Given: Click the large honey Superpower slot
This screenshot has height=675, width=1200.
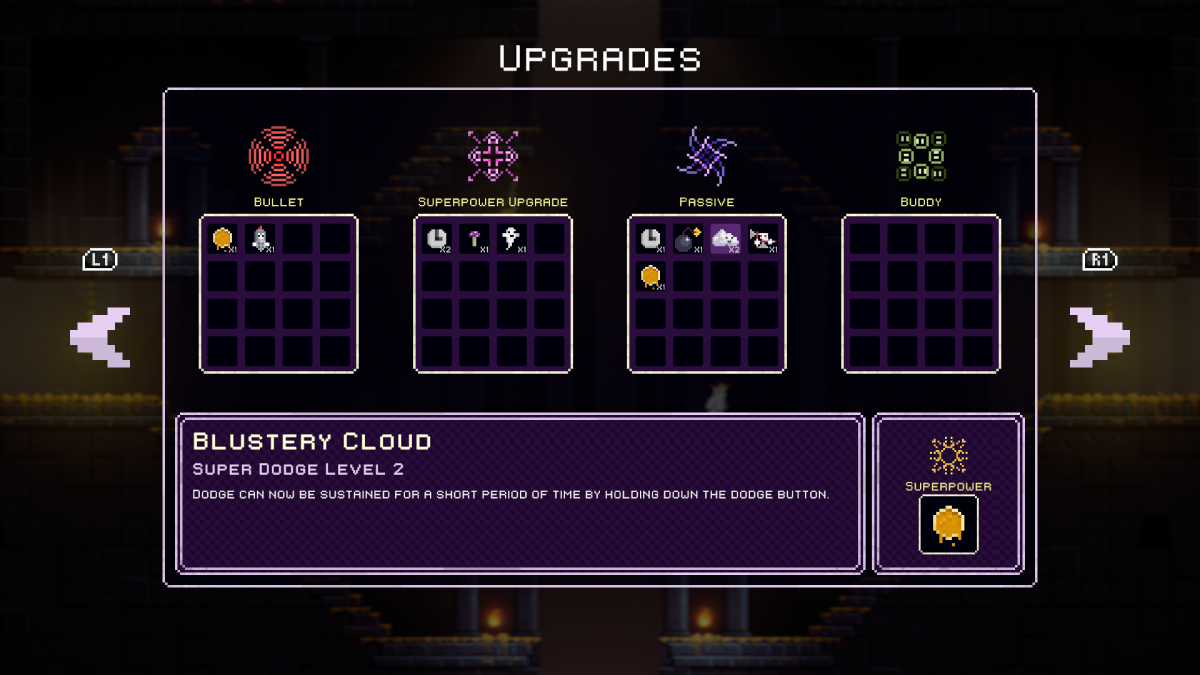Looking at the screenshot, I should 948,524.
